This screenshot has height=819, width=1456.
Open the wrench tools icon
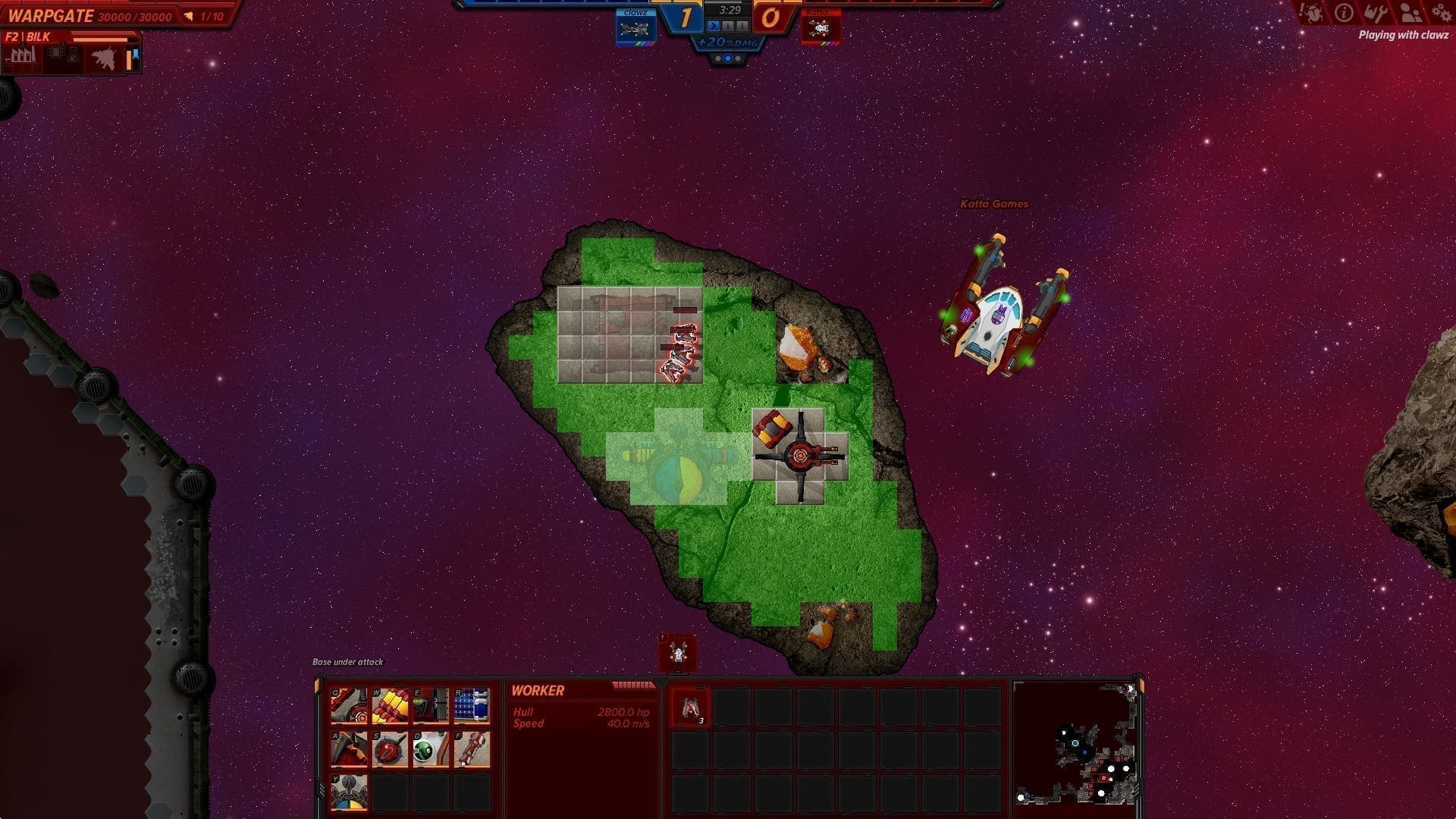coord(1376,13)
